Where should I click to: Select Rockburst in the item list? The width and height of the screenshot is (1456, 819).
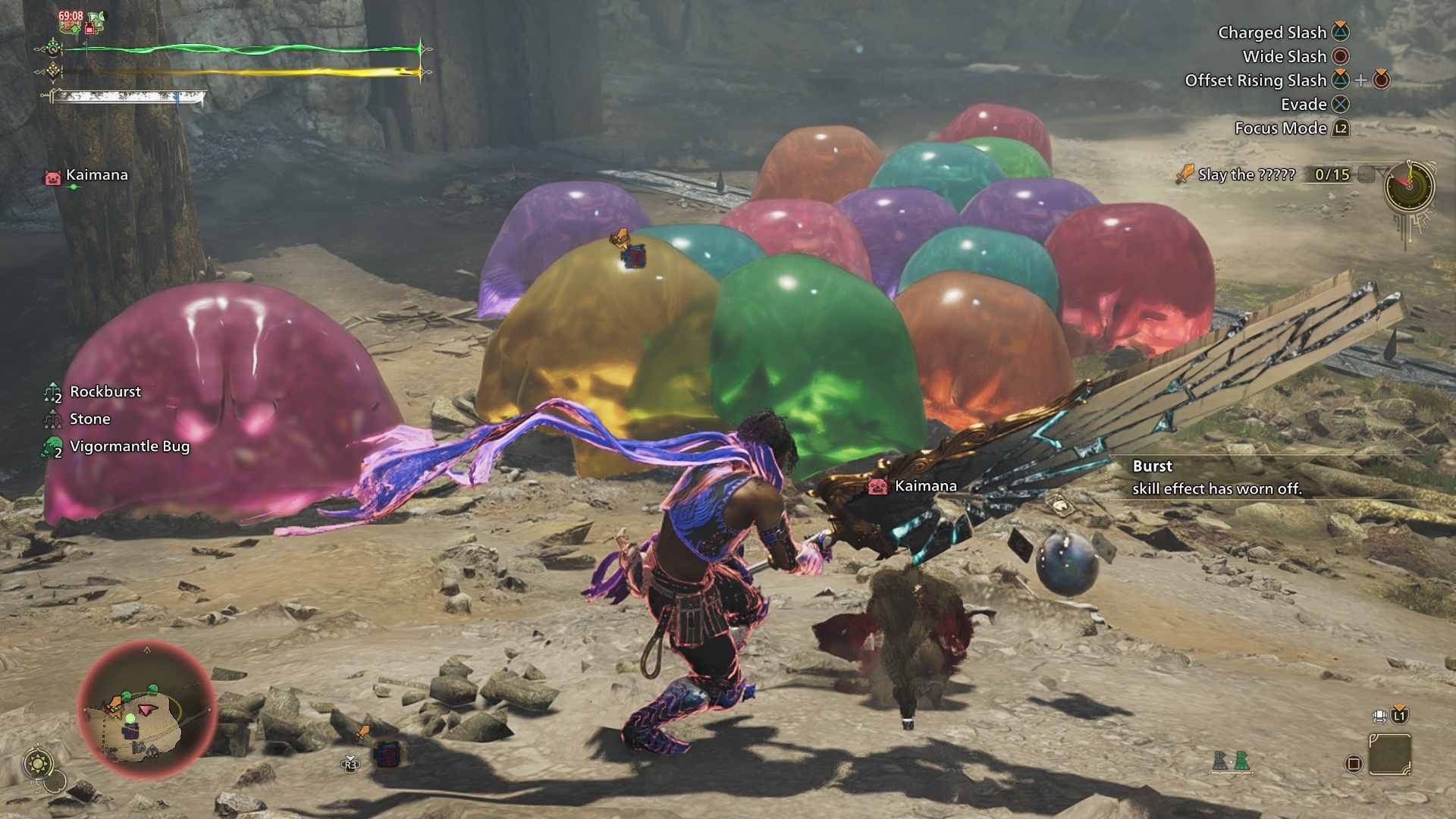pos(105,392)
